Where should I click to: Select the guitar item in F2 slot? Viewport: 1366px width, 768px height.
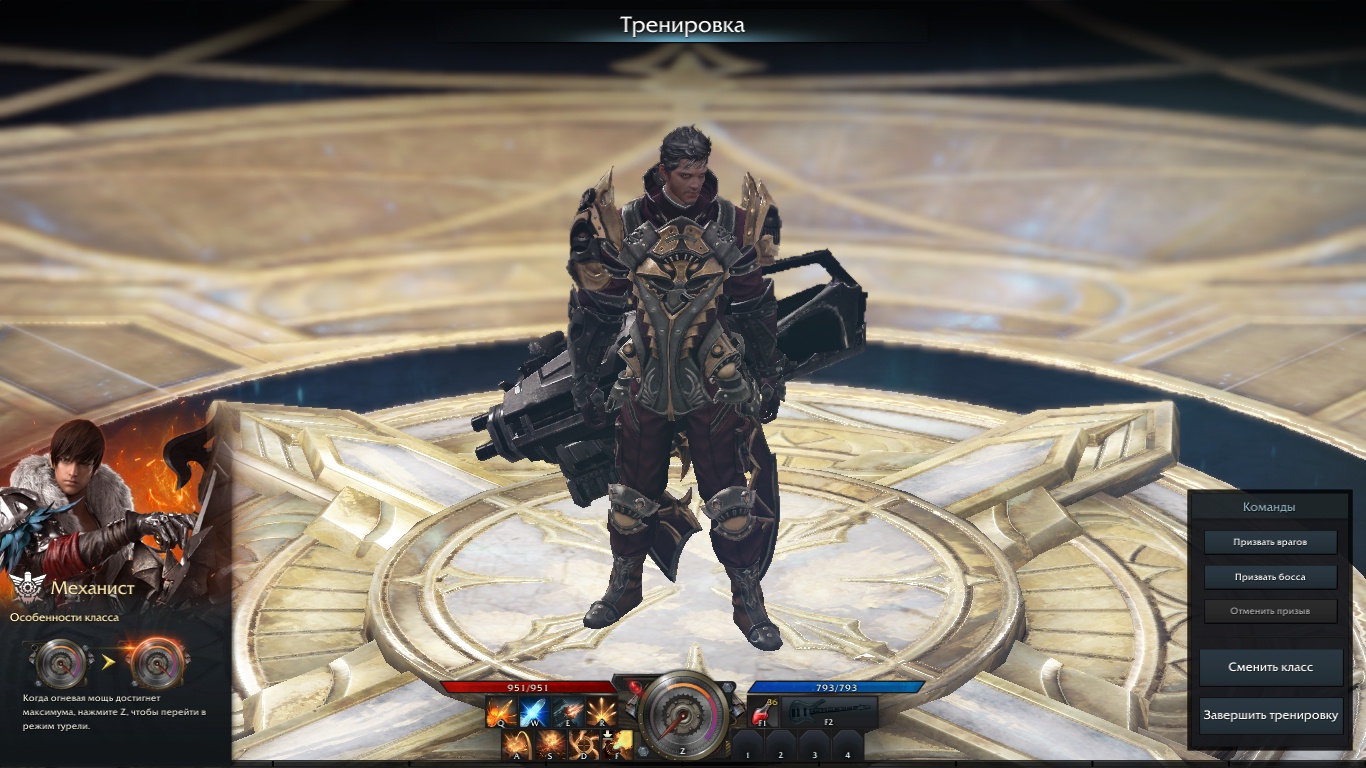(x=828, y=712)
